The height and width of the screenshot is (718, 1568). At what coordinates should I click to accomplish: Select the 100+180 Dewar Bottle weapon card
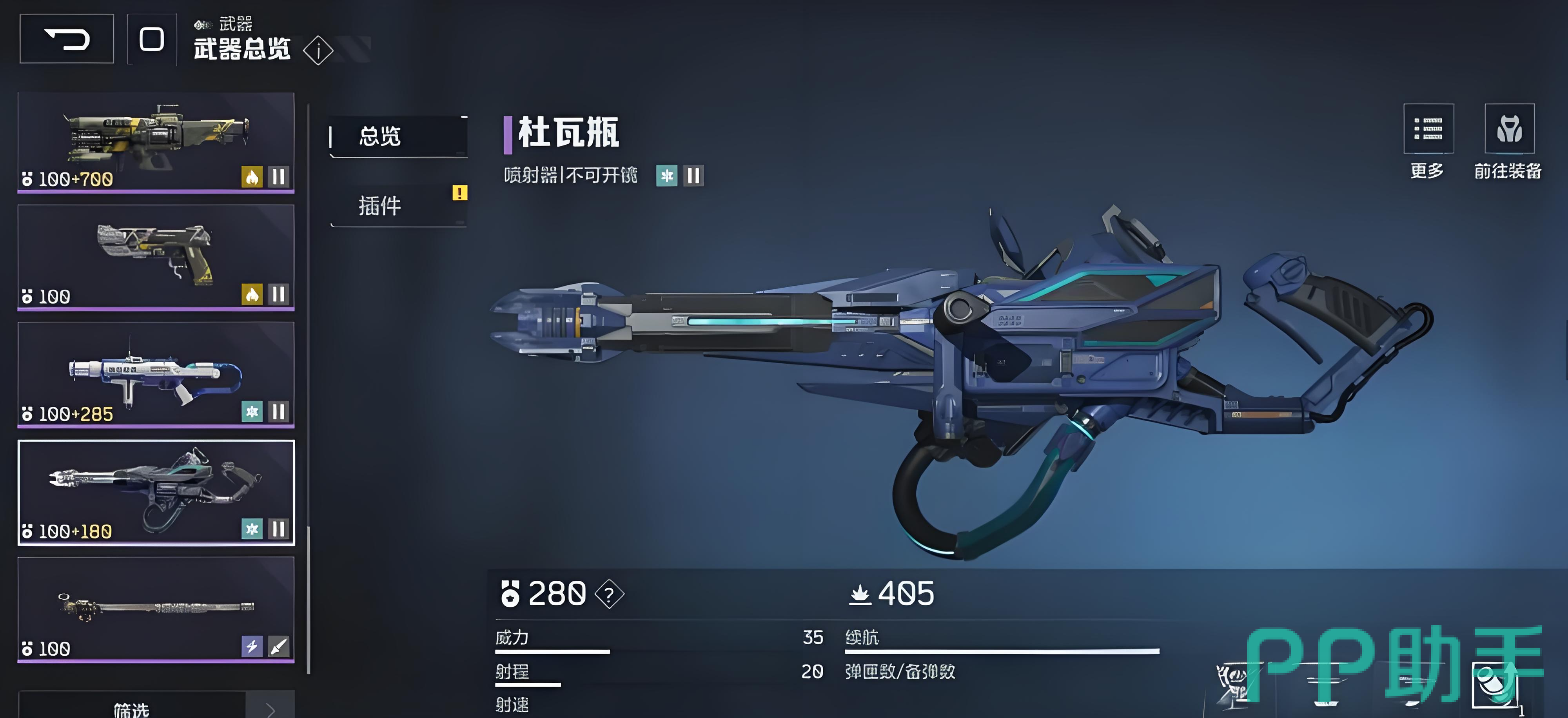coord(156,491)
